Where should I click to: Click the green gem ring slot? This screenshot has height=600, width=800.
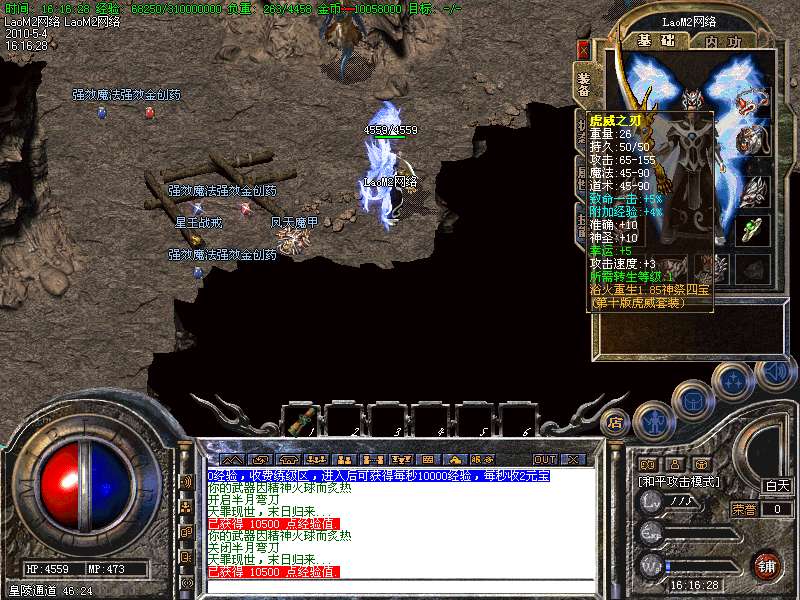[753, 229]
